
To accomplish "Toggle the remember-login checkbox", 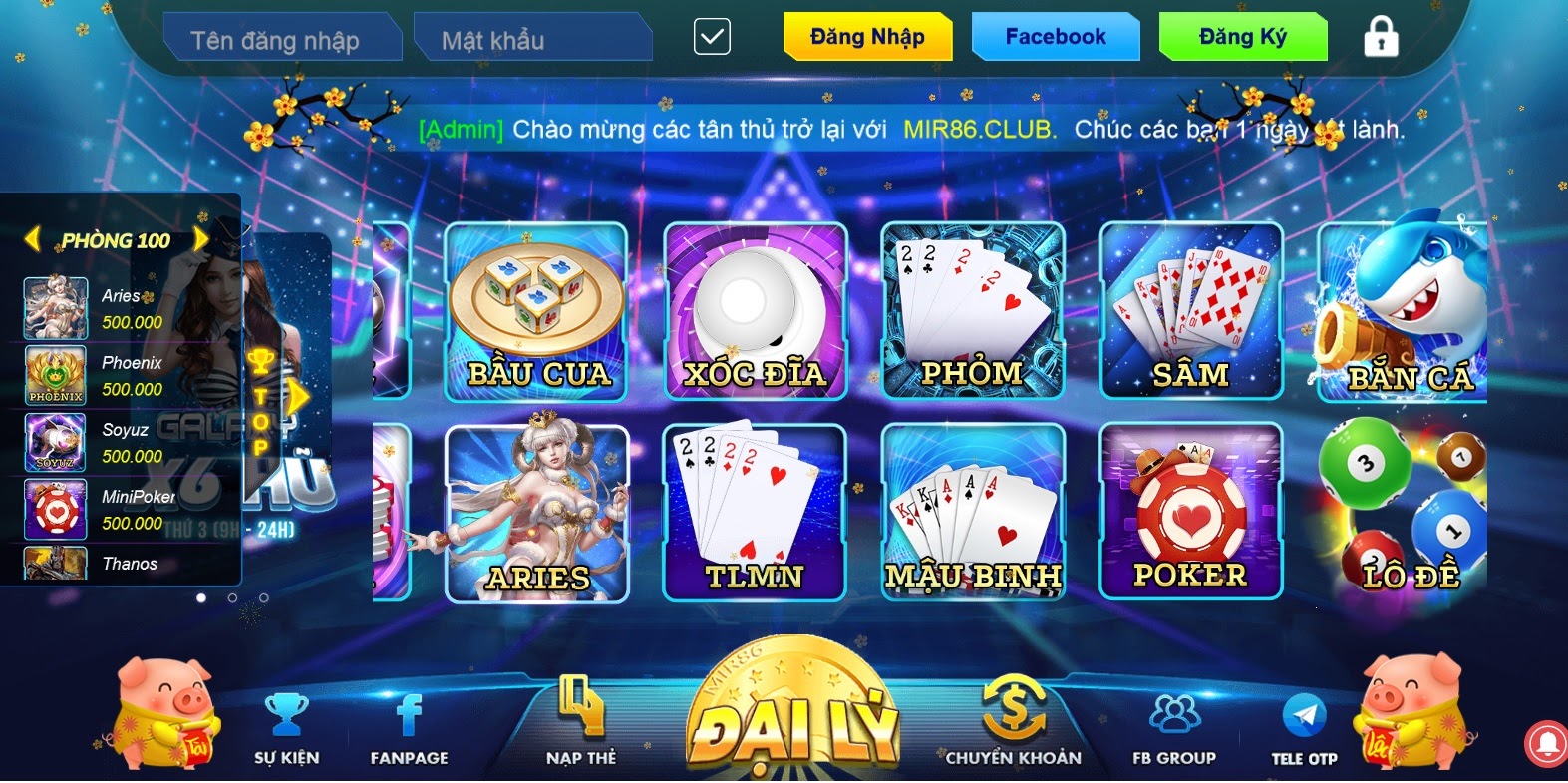I will tap(712, 38).
